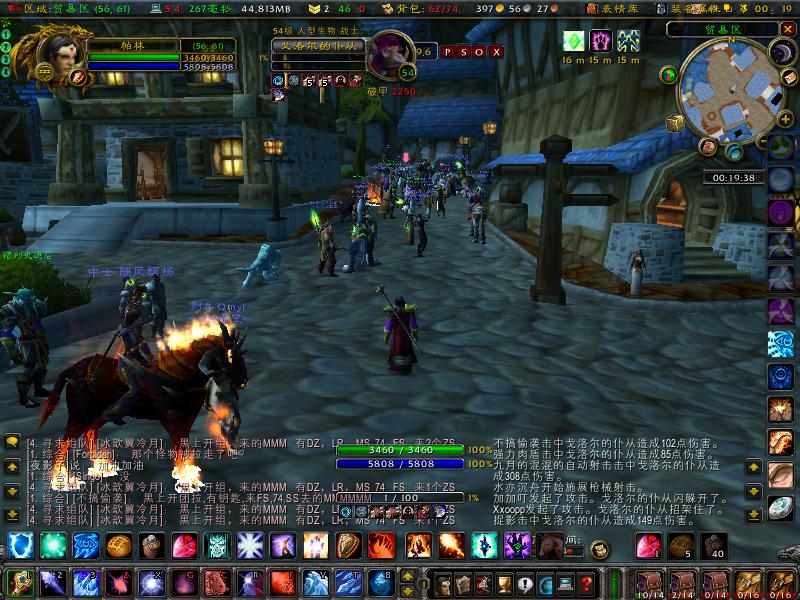
Task: Open the first backpack bag slot
Action: coord(649,582)
